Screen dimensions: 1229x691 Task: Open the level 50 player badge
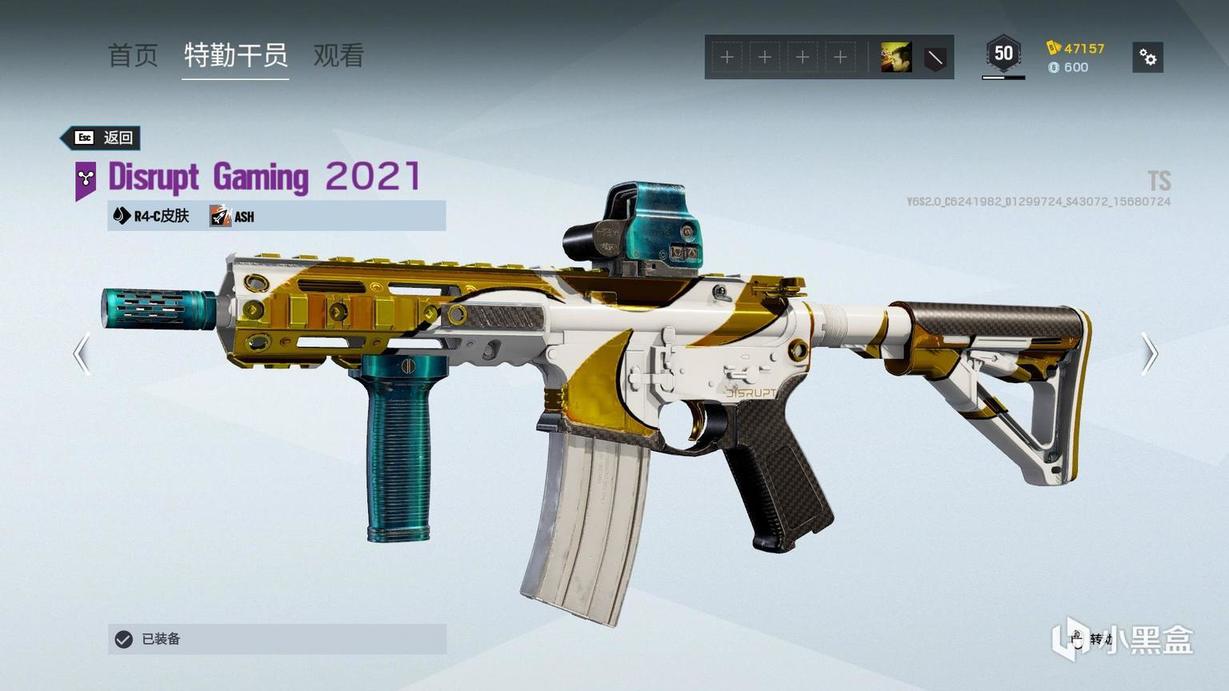click(1003, 54)
